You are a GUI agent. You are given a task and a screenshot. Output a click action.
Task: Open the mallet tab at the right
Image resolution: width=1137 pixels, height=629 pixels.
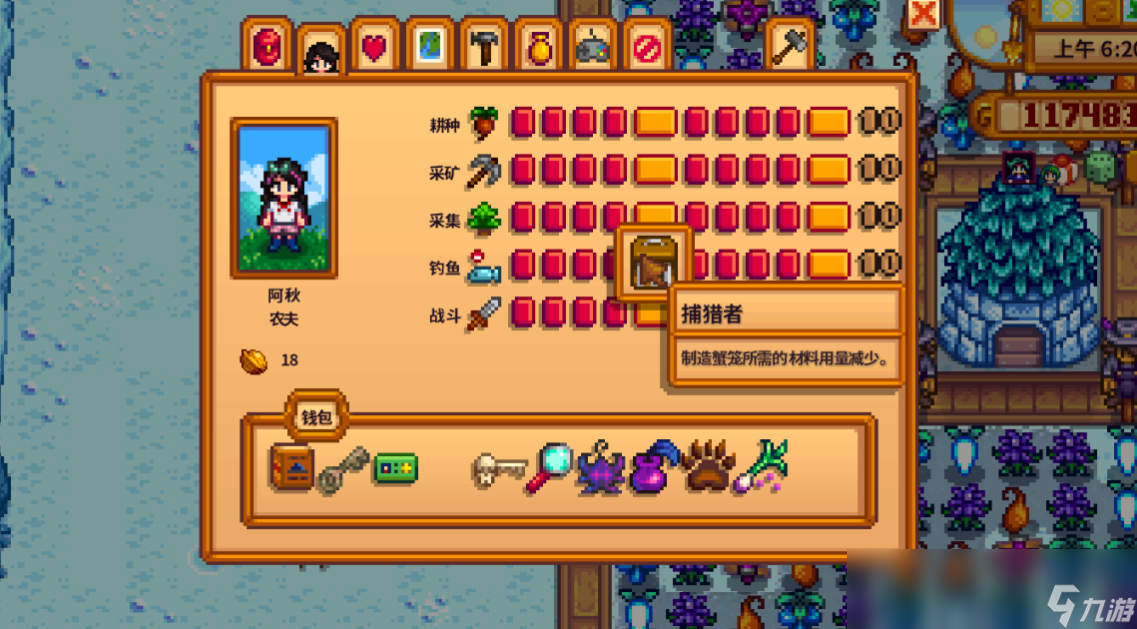coord(789,47)
